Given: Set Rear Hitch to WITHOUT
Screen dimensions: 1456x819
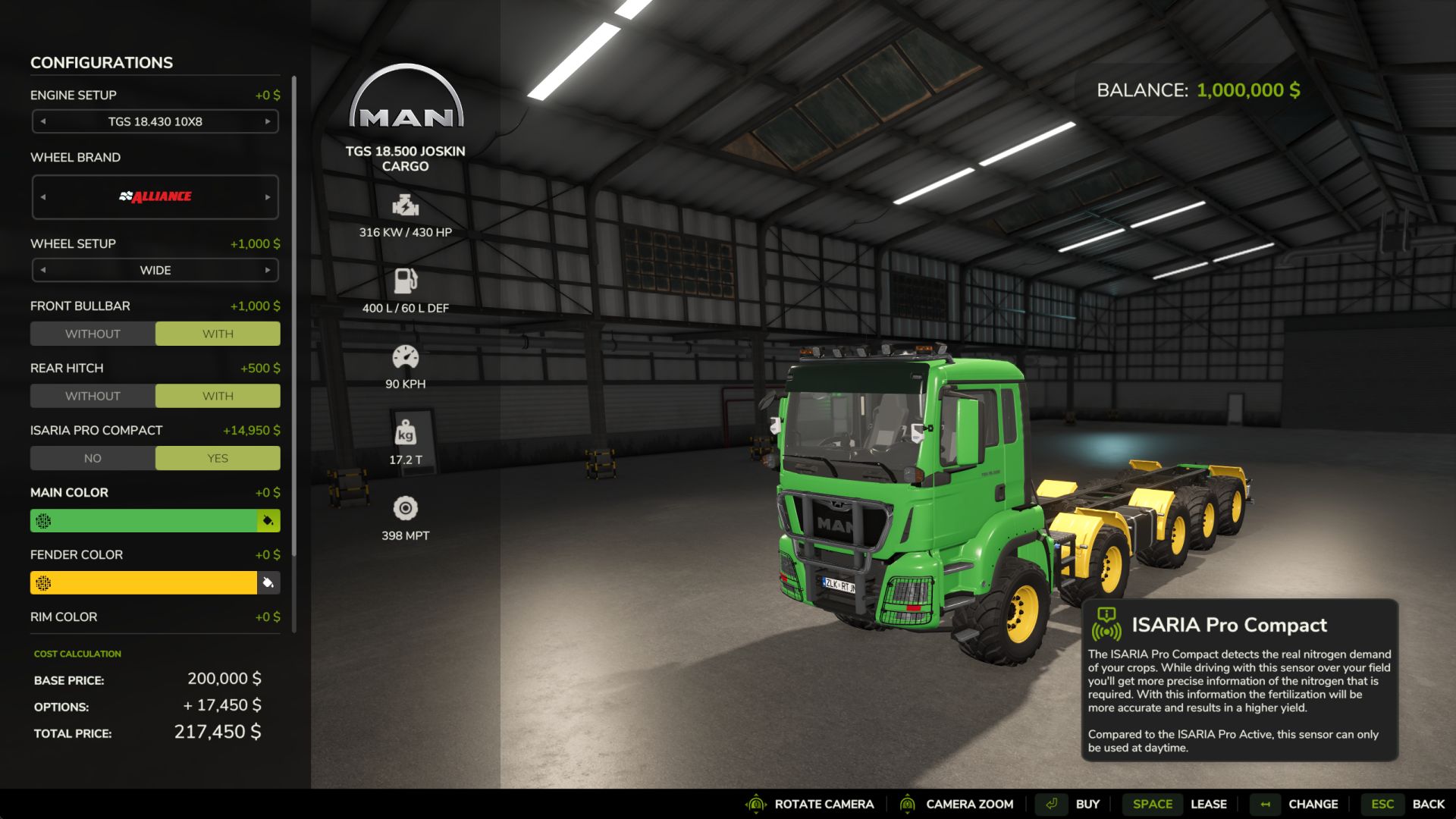Looking at the screenshot, I should [x=93, y=395].
